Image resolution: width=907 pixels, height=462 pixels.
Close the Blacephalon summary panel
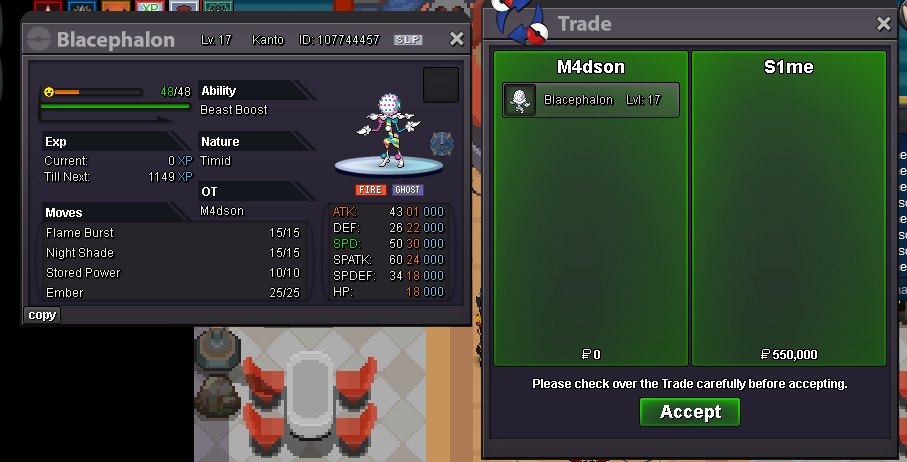pyautogui.click(x=456, y=39)
